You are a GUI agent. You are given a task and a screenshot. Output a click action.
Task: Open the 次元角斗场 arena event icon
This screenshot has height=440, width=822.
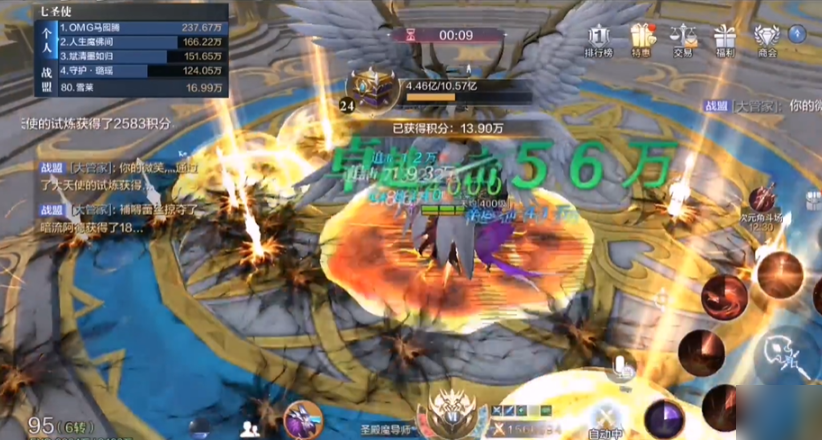tap(765, 198)
